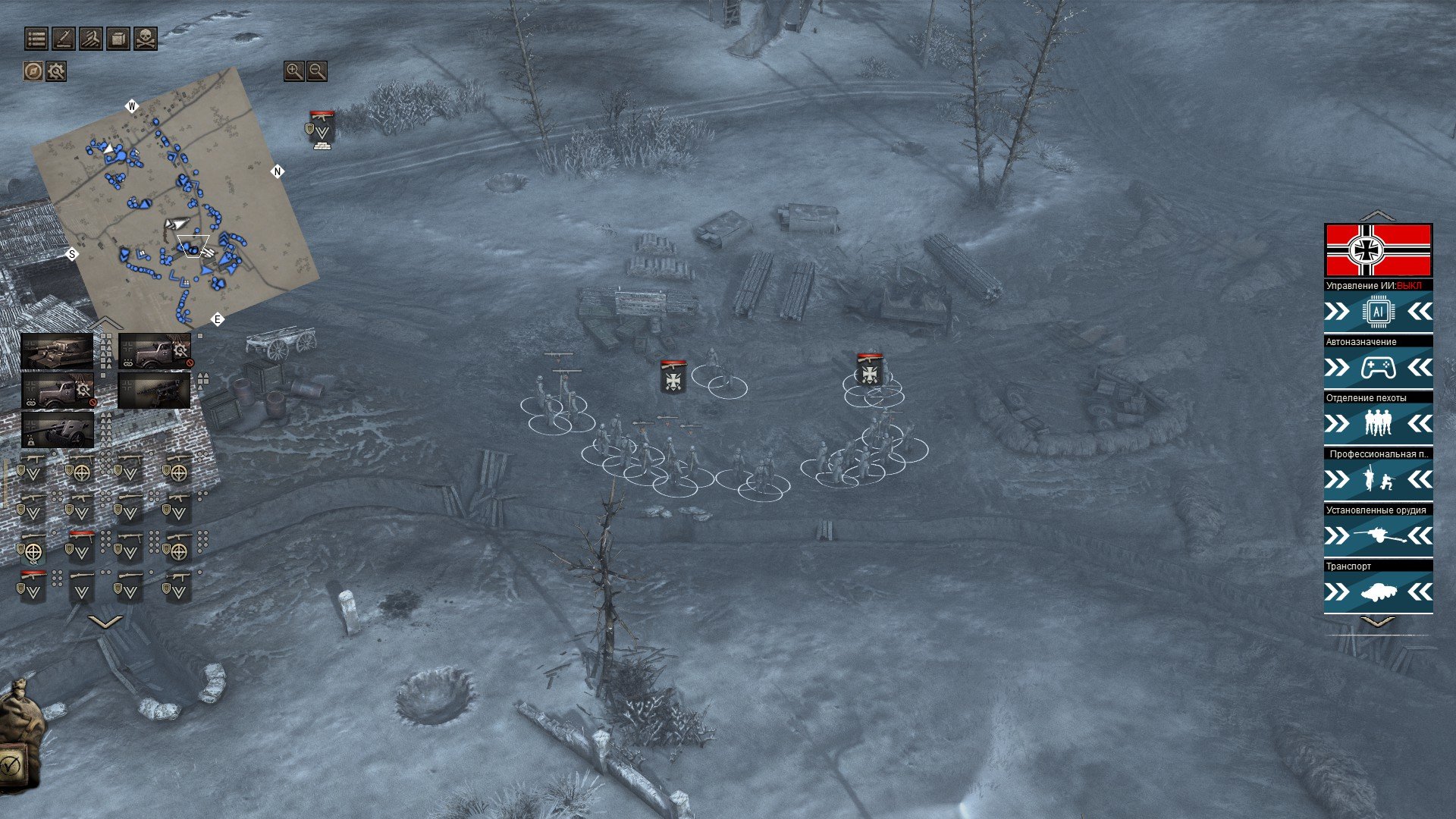Activate the Автоназначение gamepad button
1456x819 pixels.
1378,368
